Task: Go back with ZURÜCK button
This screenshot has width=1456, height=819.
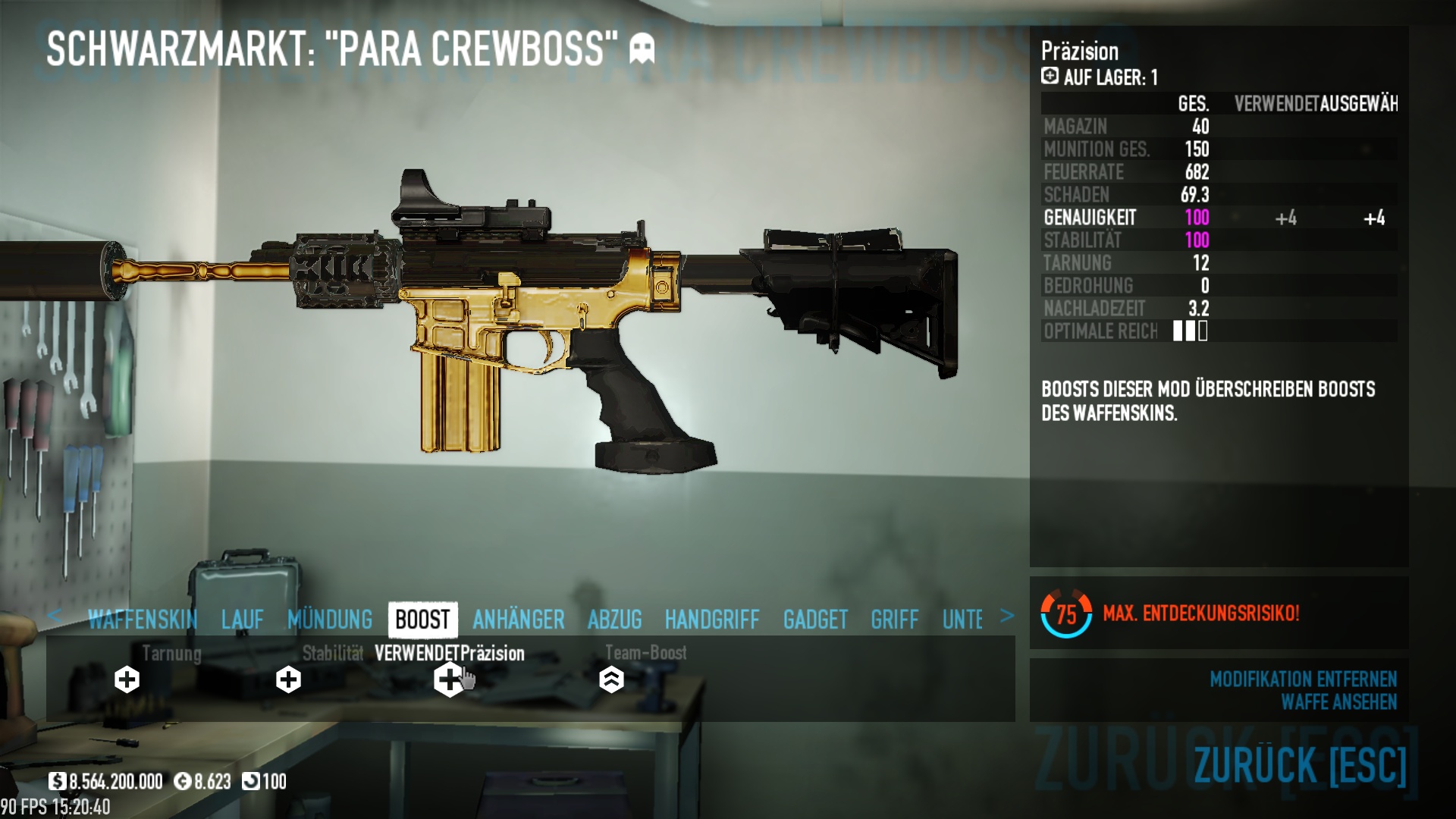Action: [1300, 764]
